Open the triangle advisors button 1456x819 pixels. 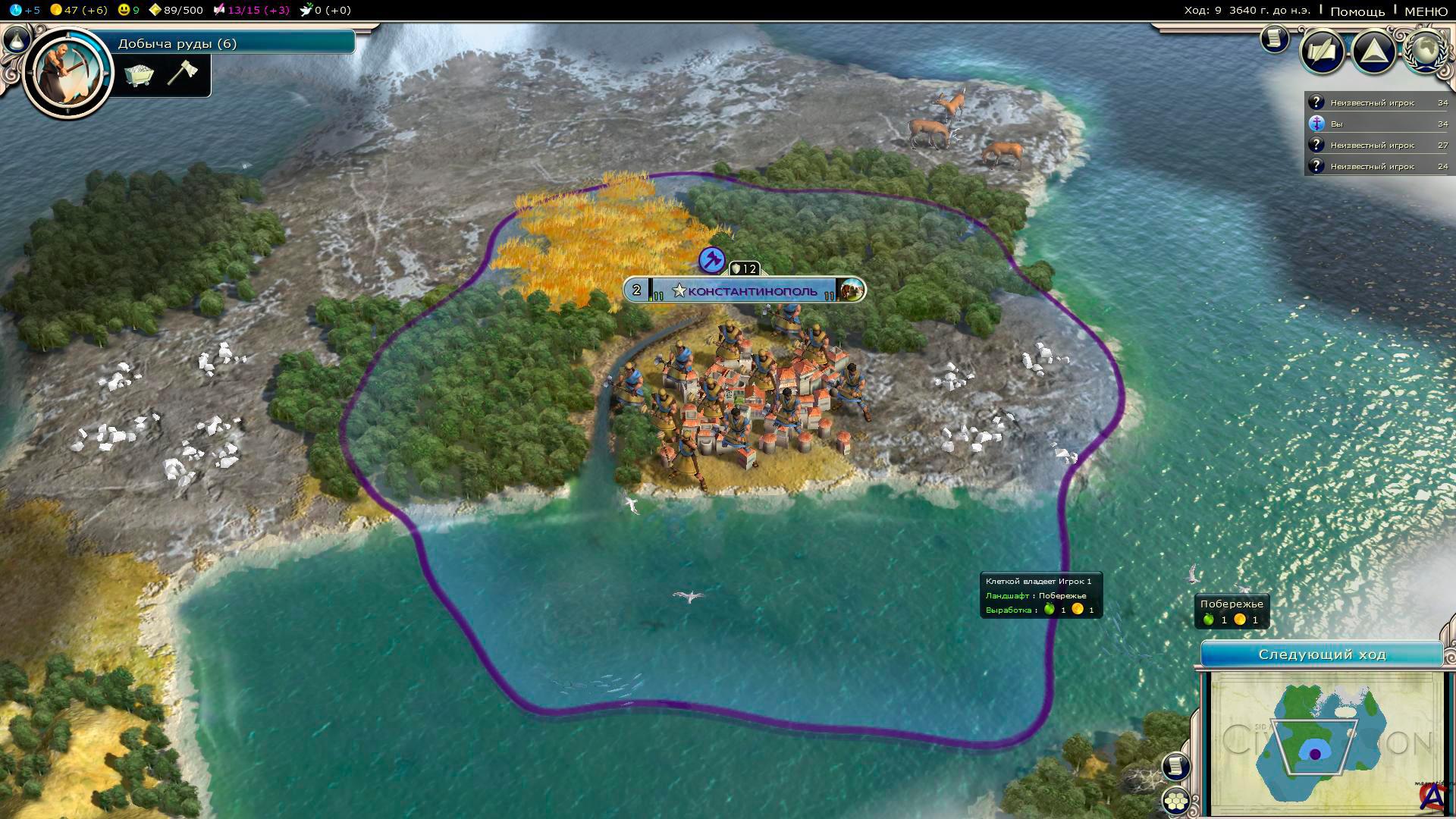[x=1374, y=52]
